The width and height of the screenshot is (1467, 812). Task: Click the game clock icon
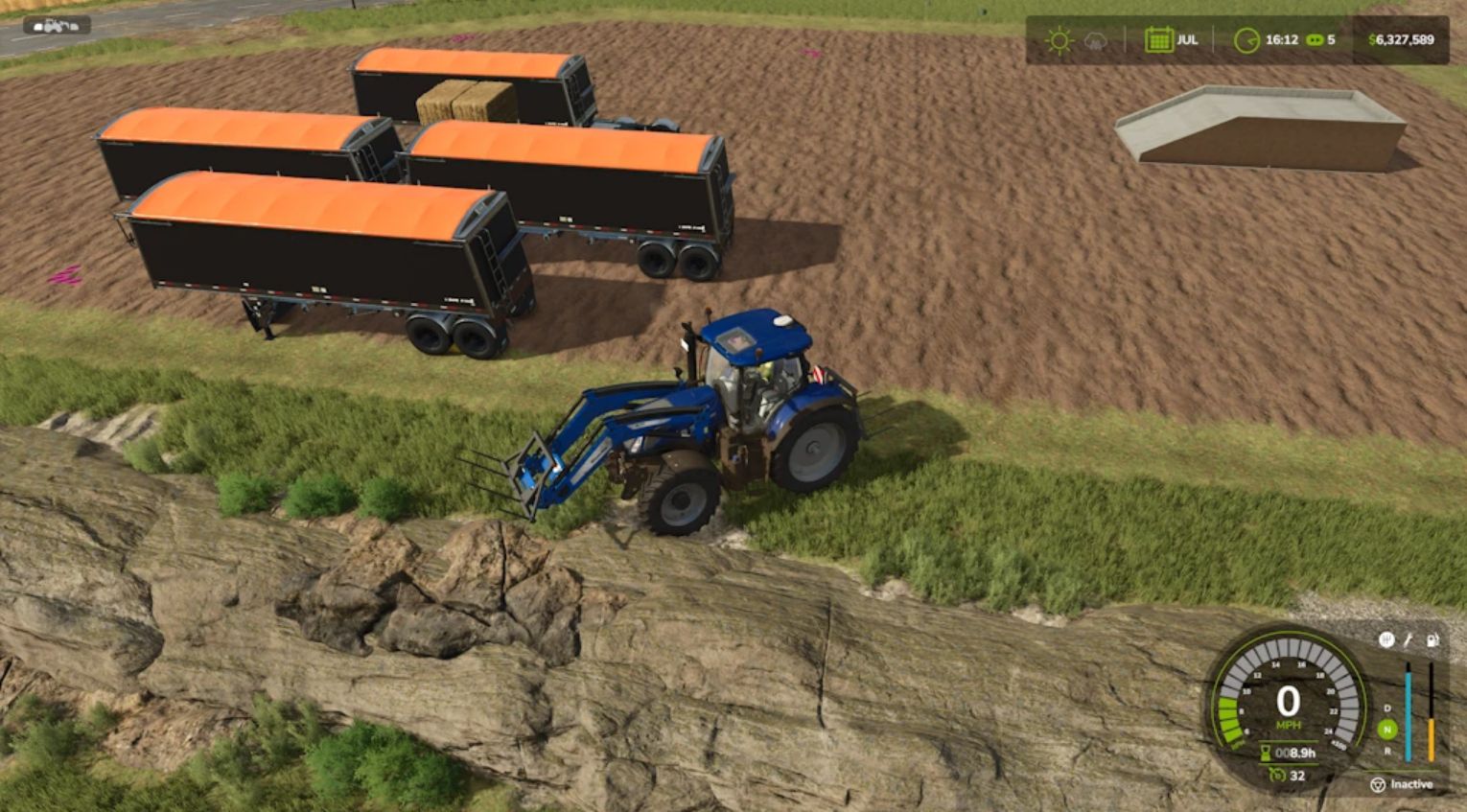tap(1246, 40)
